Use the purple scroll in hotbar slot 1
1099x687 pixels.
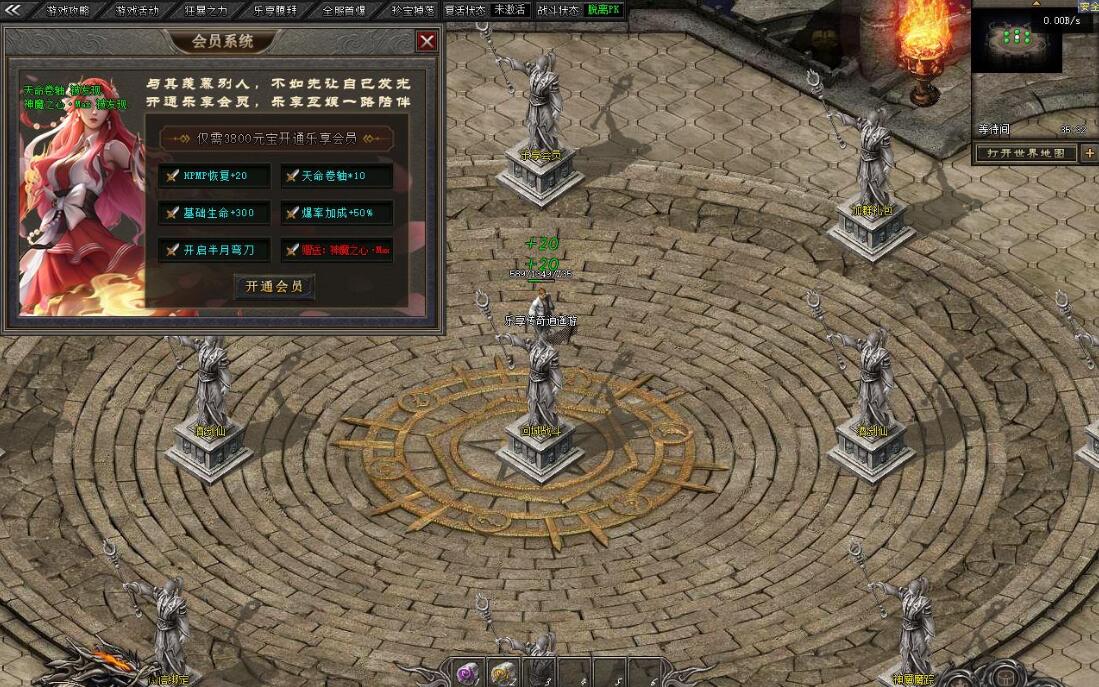pyautogui.click(x=468, y=672)
